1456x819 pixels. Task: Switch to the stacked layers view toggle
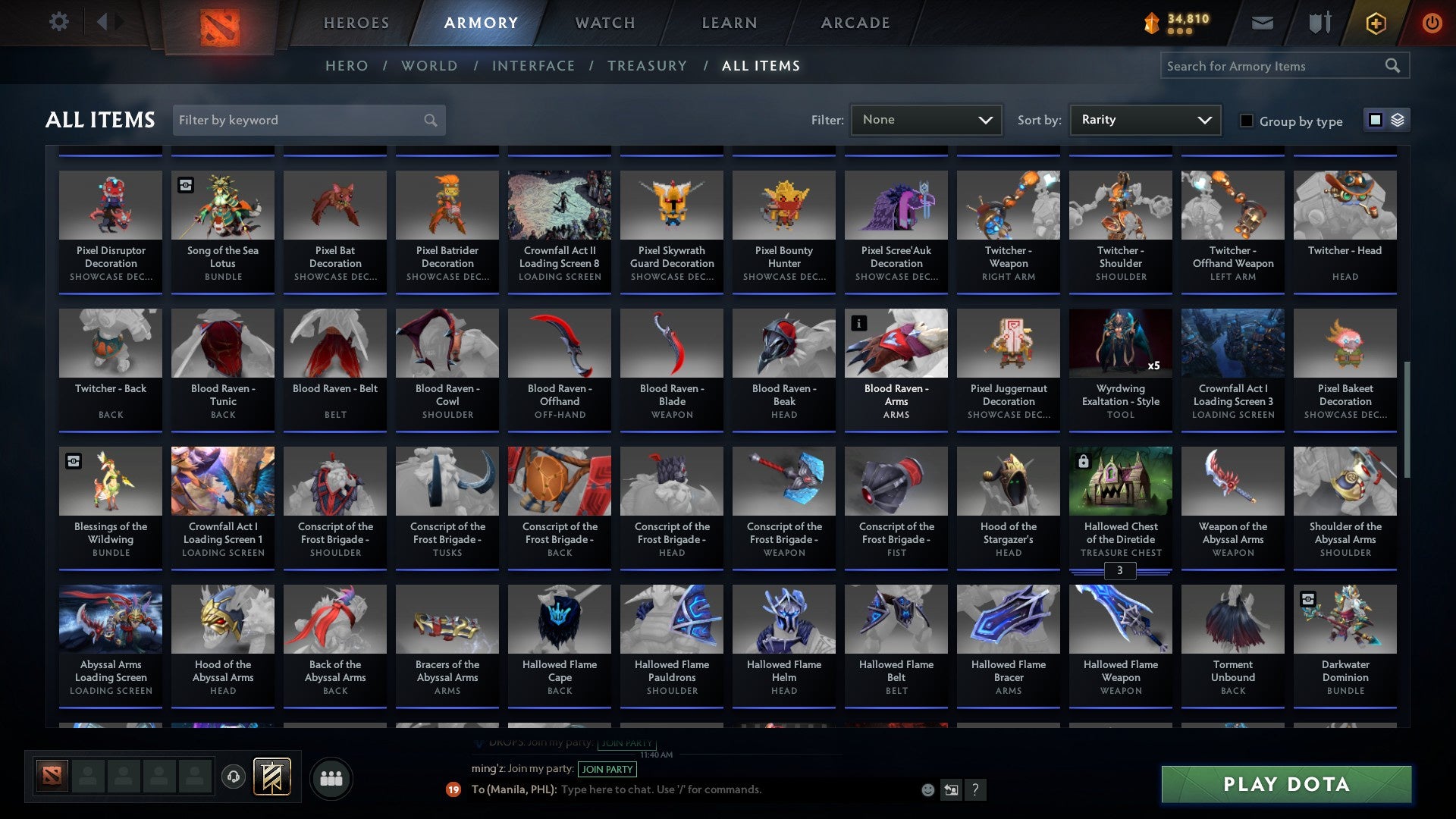click(x=1396, y=120)
